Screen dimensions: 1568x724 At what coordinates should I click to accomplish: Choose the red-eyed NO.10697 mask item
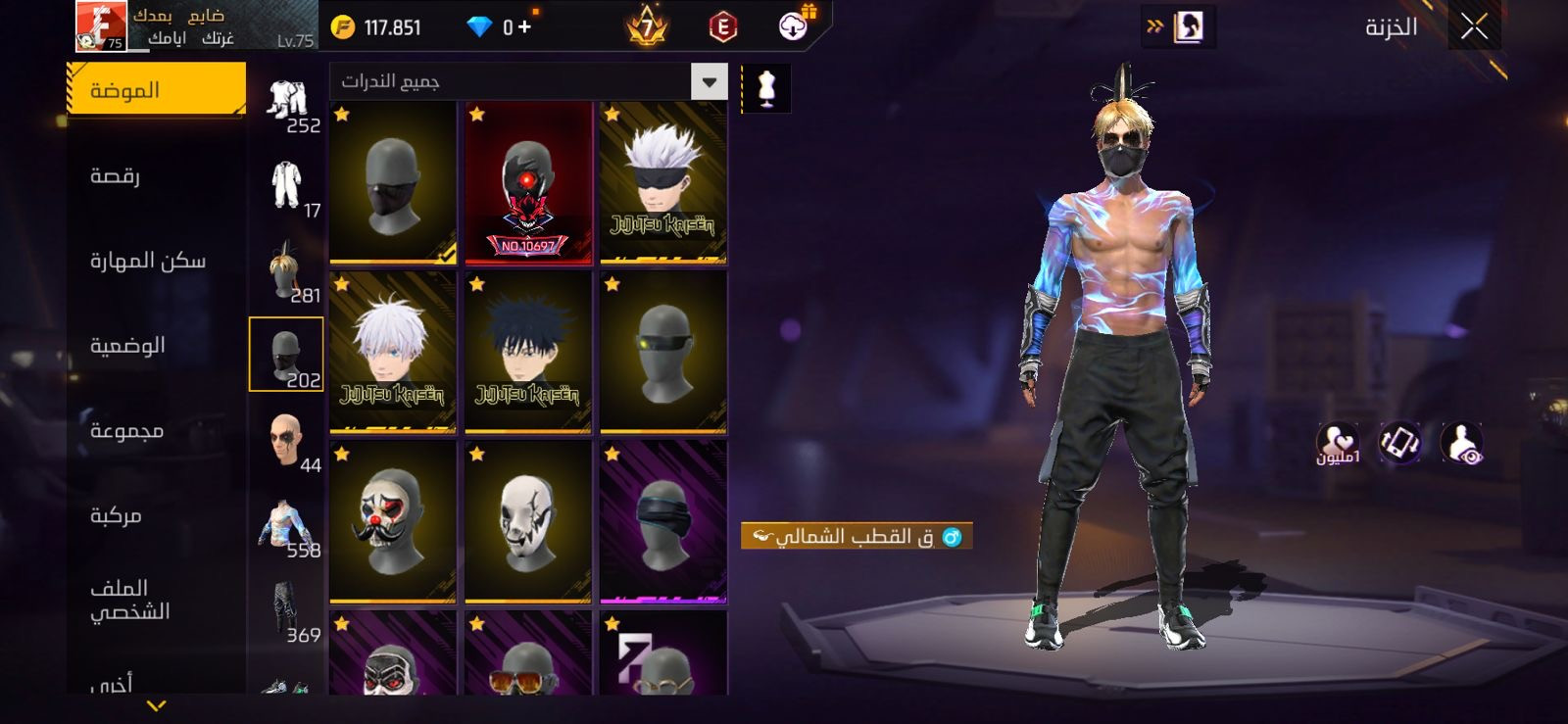click(x=528, y=183)
